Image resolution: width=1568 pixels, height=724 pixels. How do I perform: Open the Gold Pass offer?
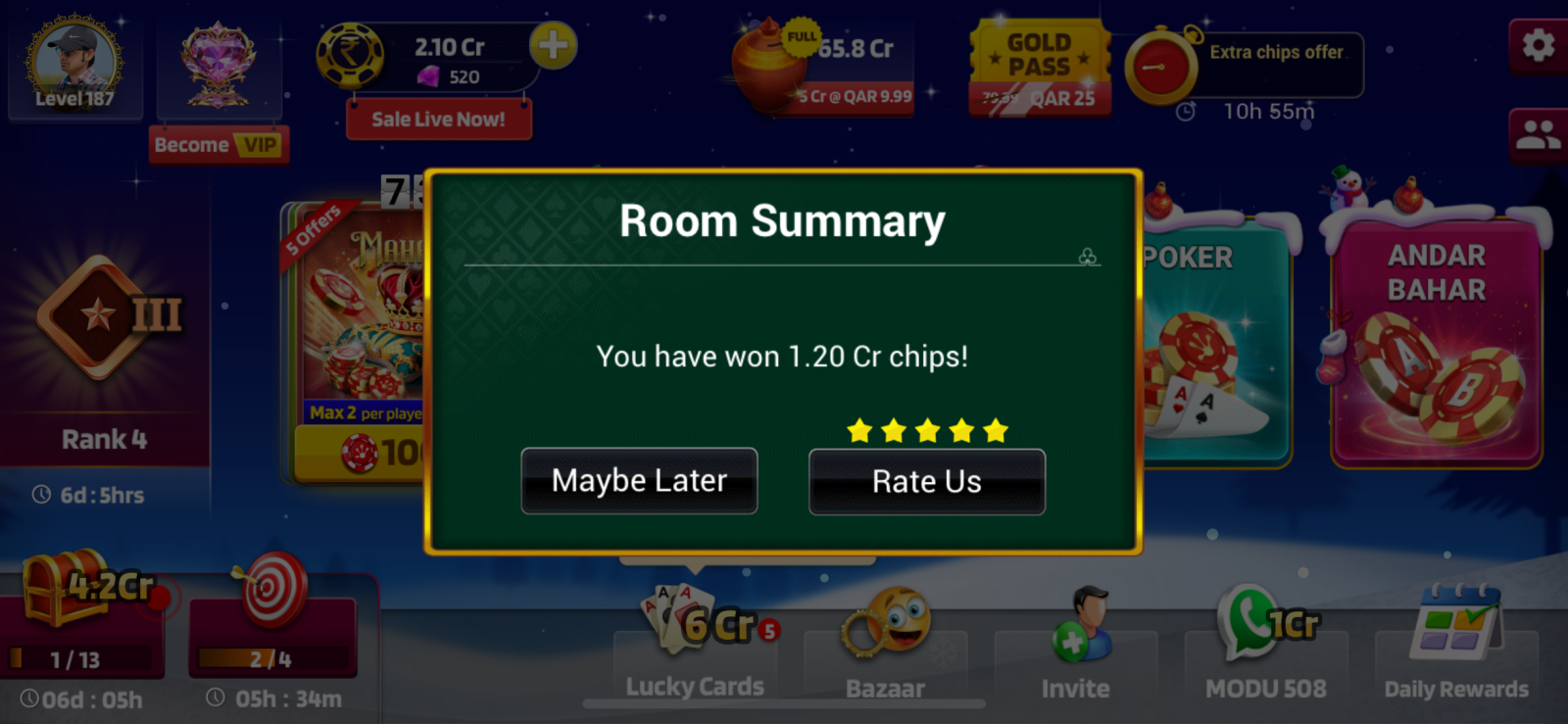pyautogui.click(x=1040, y=69)
